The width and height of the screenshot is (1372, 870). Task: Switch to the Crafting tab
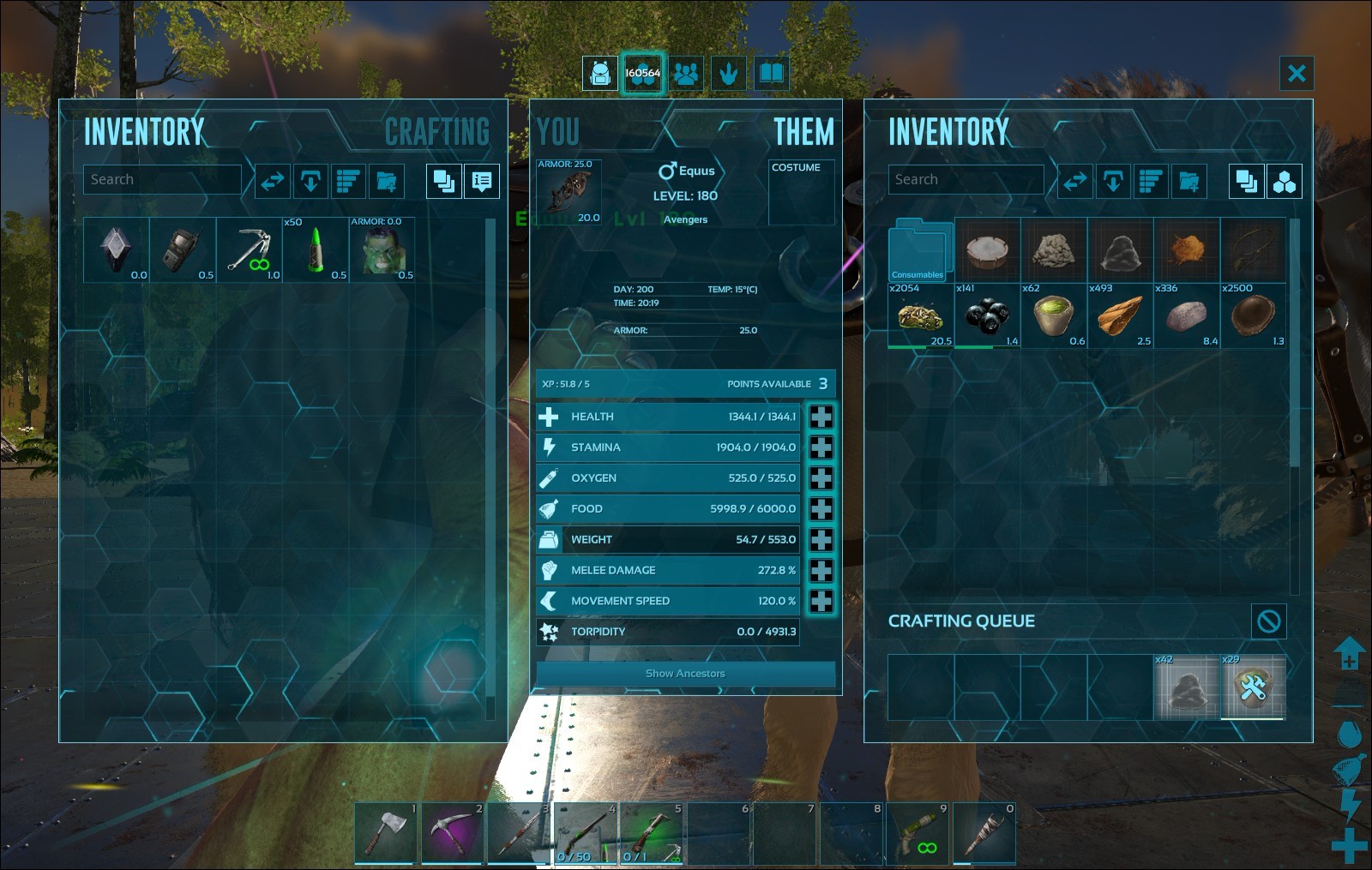(x=436, y=132)
